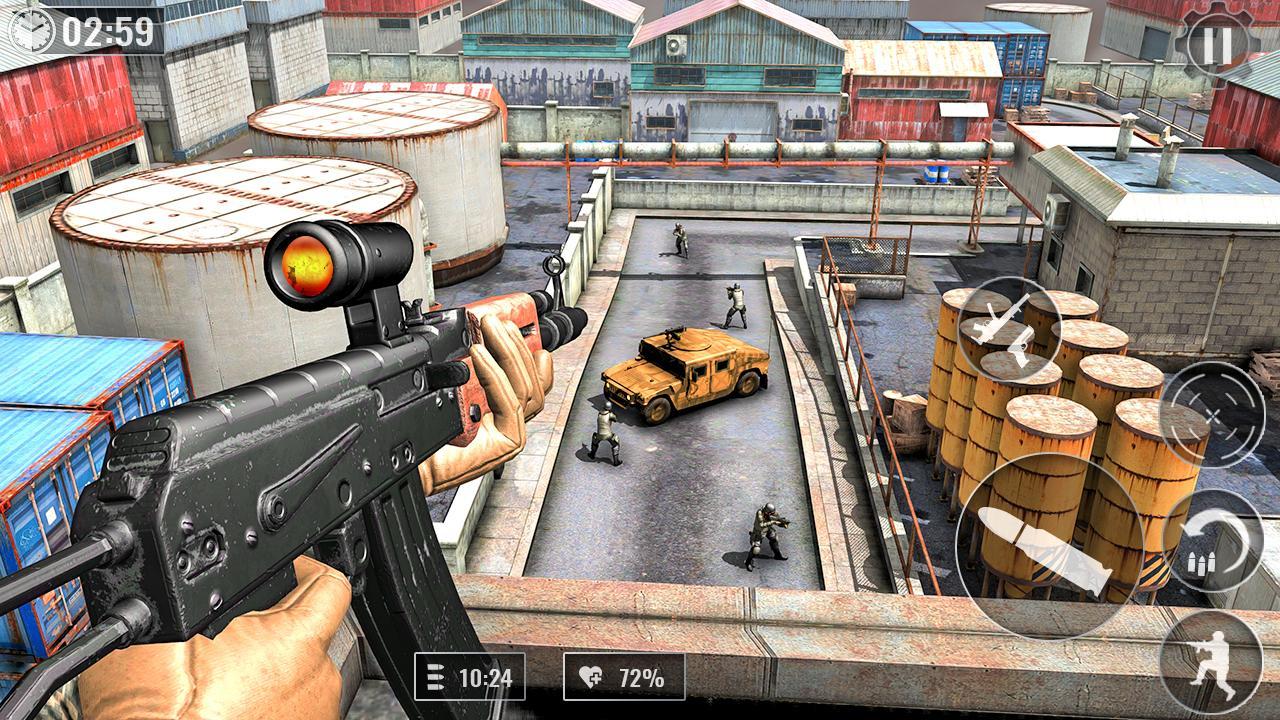Tap the bullets icon on the reload control
Image resolution: width=1280 pixels, height=720 pixels.
click(1201, 563)
